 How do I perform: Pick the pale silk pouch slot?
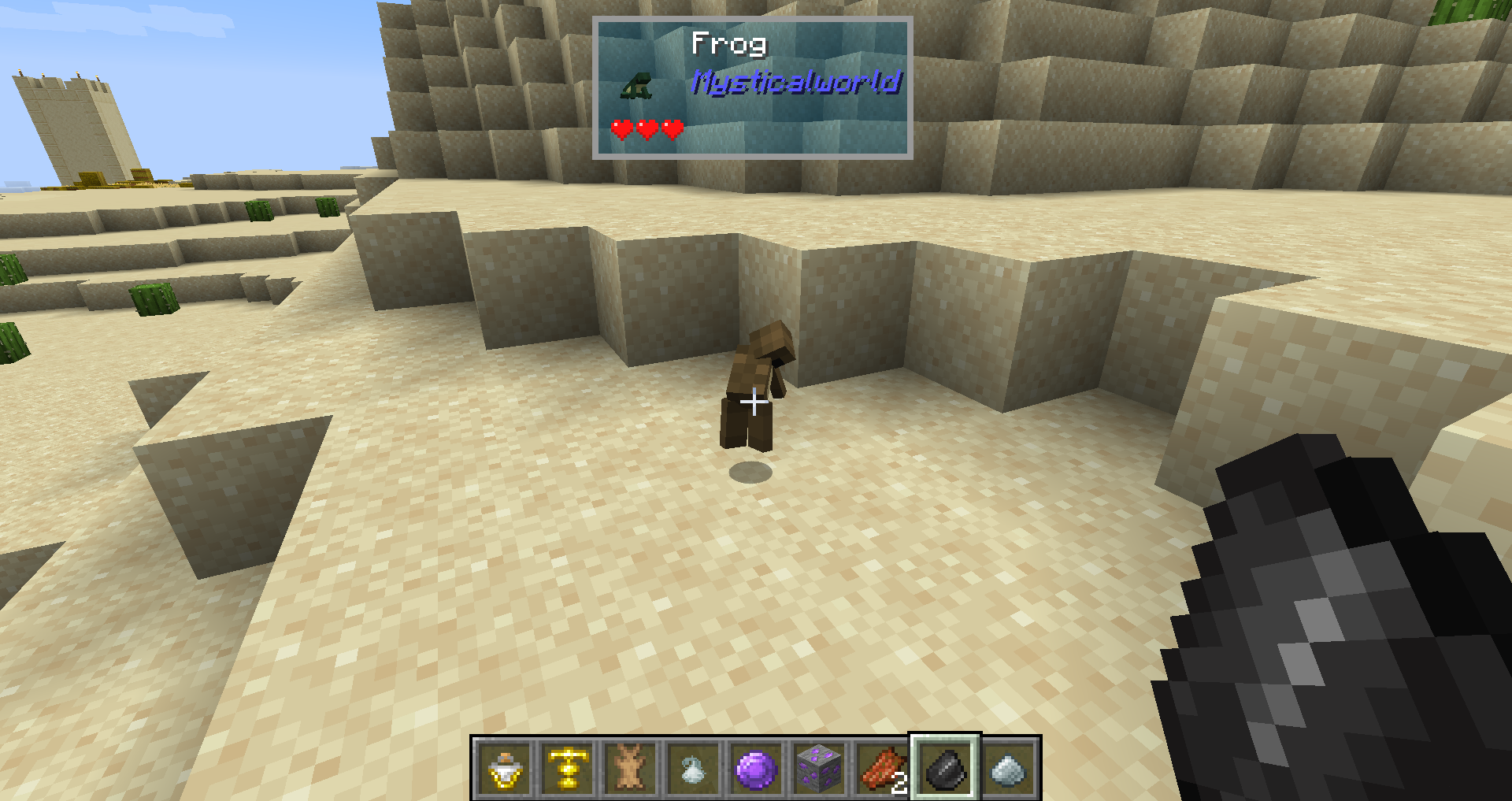click(693, 769)
